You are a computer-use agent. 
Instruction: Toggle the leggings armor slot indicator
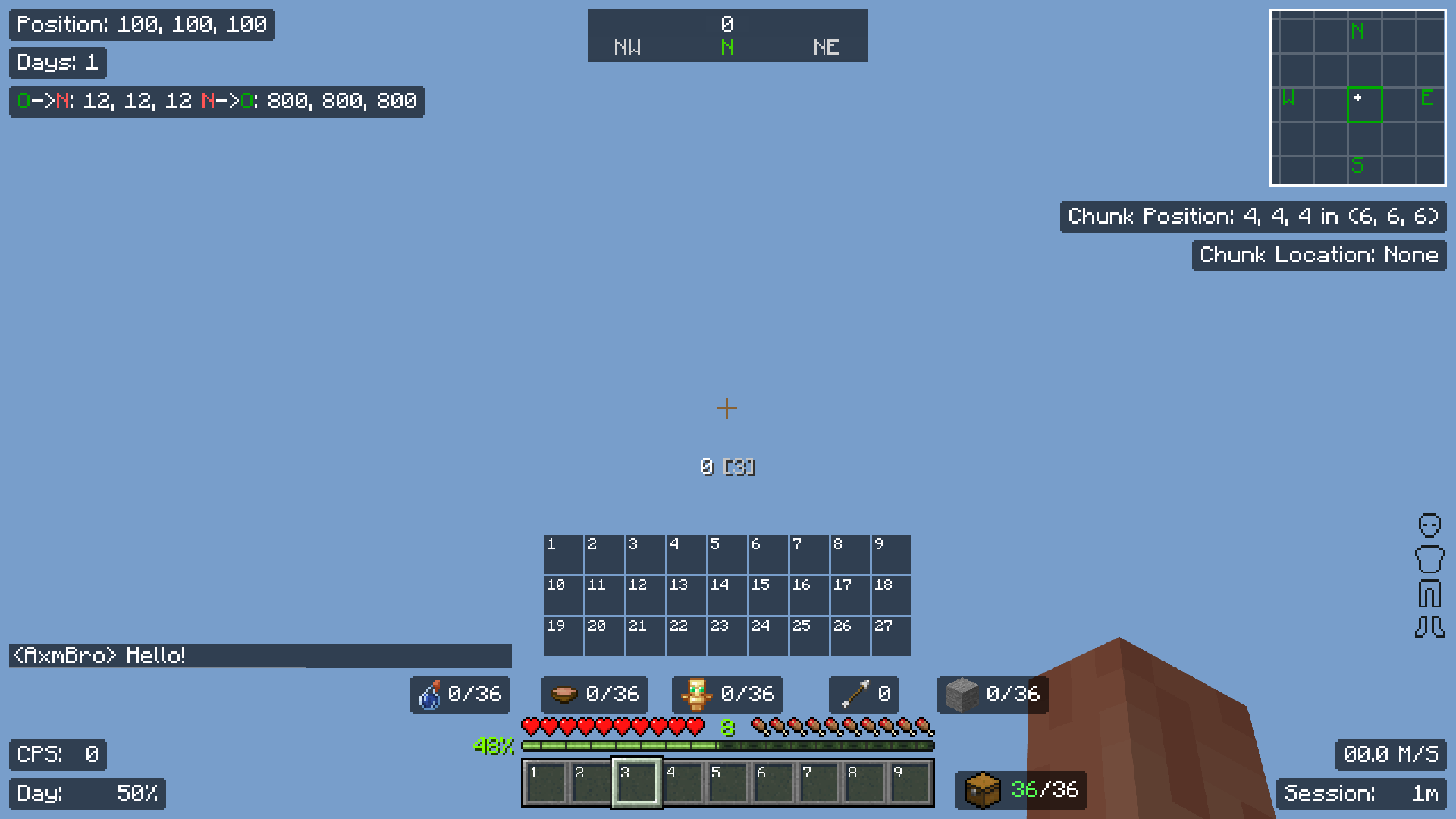click(1430, 594)
